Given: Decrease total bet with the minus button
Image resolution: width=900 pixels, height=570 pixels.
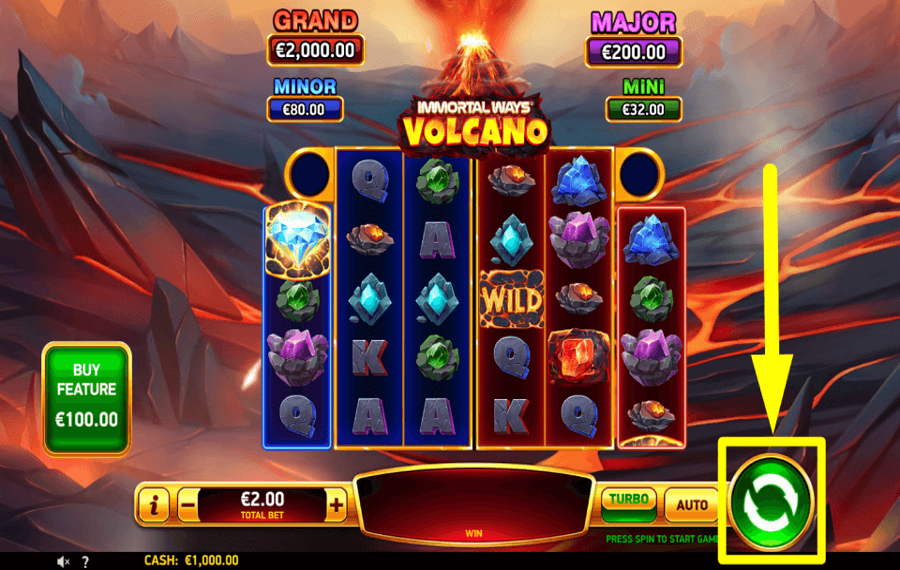Looking at the screenshot, I should tap(187, 506).
